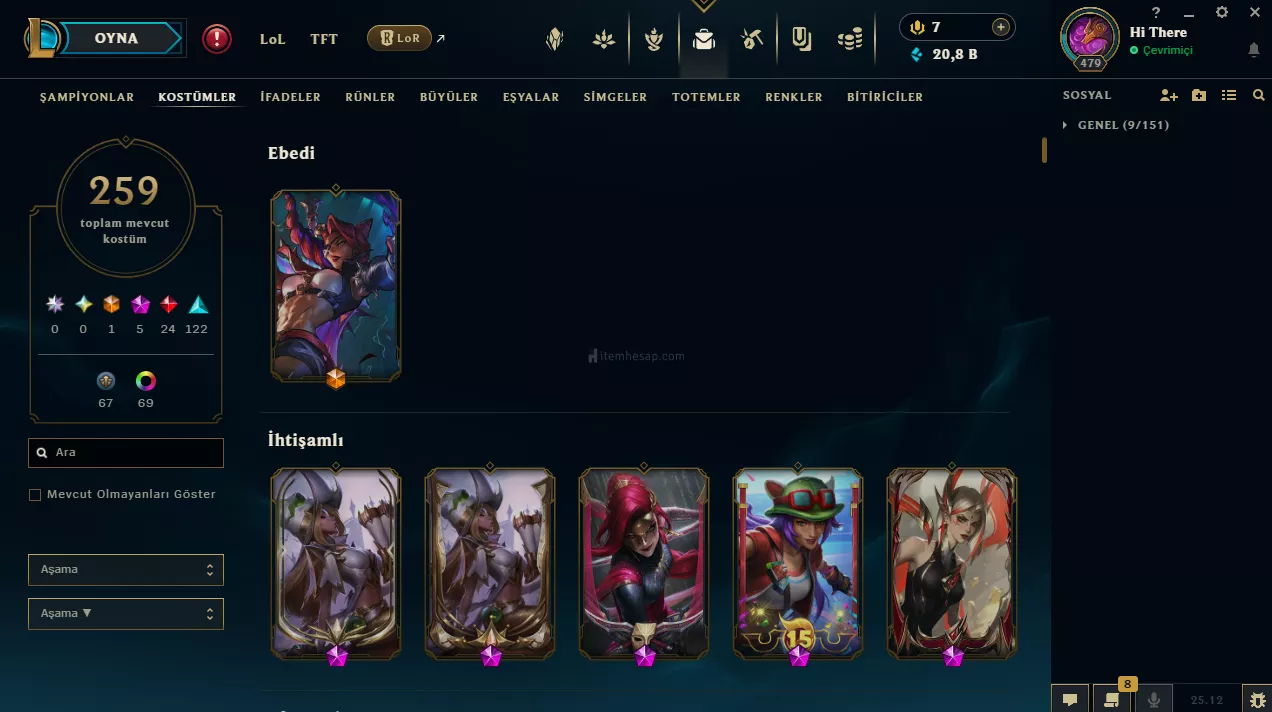Show the Büyüler tab
The width and height of the screenshot is (1272, 712).
pos(449,97)
